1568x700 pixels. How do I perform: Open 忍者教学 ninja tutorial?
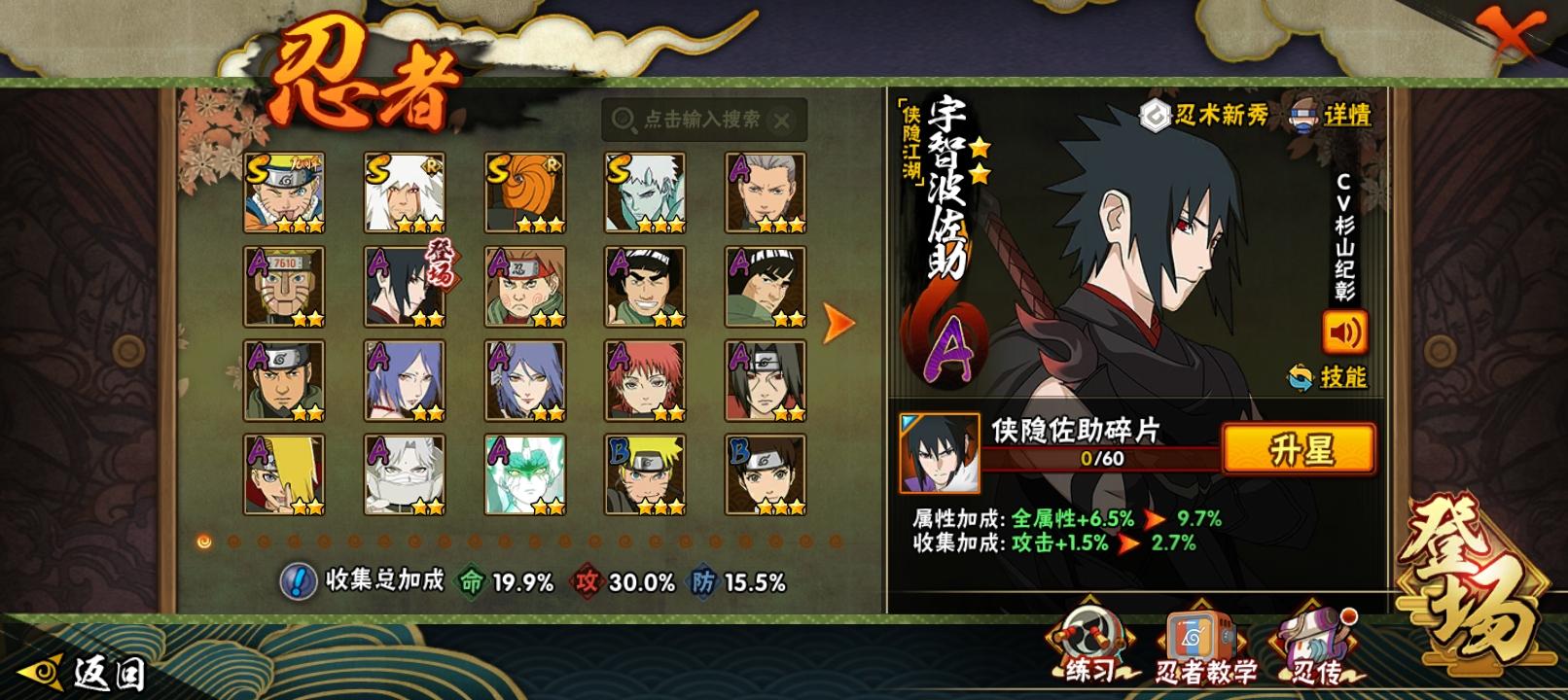click(x=1205, y=647)
